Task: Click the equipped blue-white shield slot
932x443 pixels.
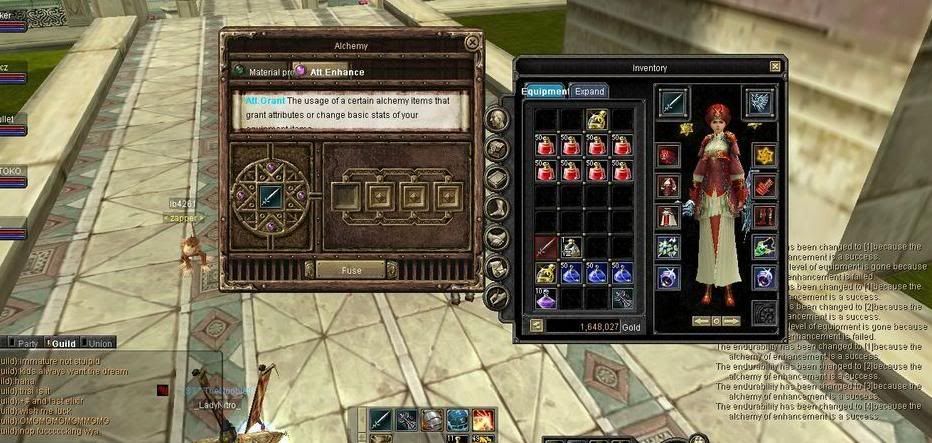Action: click(760, 104)
